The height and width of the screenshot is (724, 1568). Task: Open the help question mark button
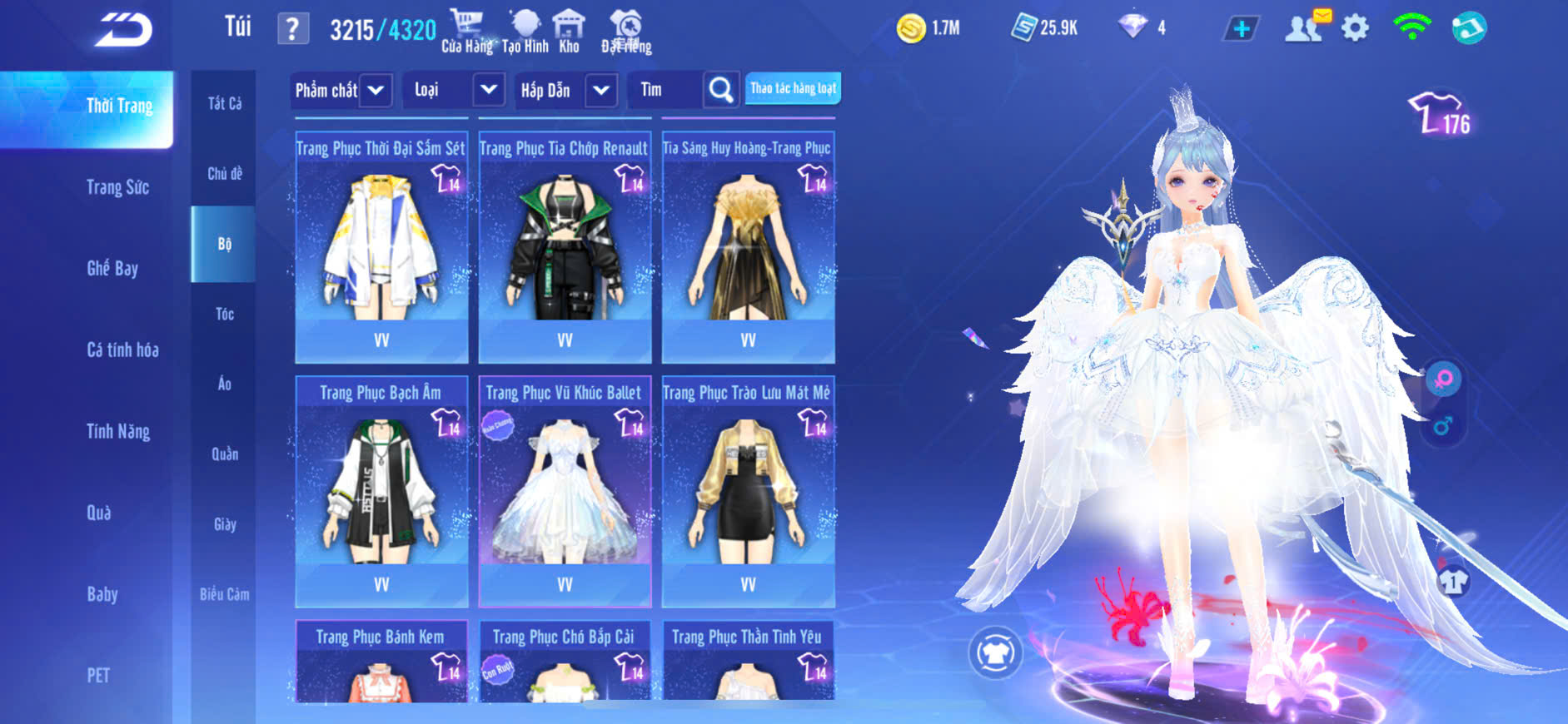click(x=292, y=30)
